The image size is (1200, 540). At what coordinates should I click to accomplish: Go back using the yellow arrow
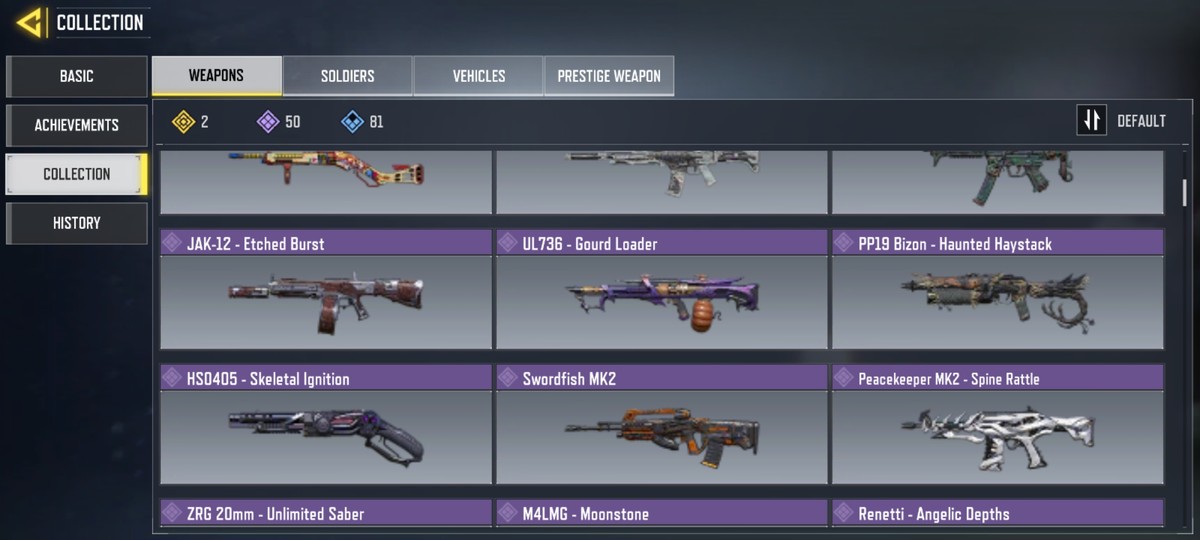tap(29, 22)
